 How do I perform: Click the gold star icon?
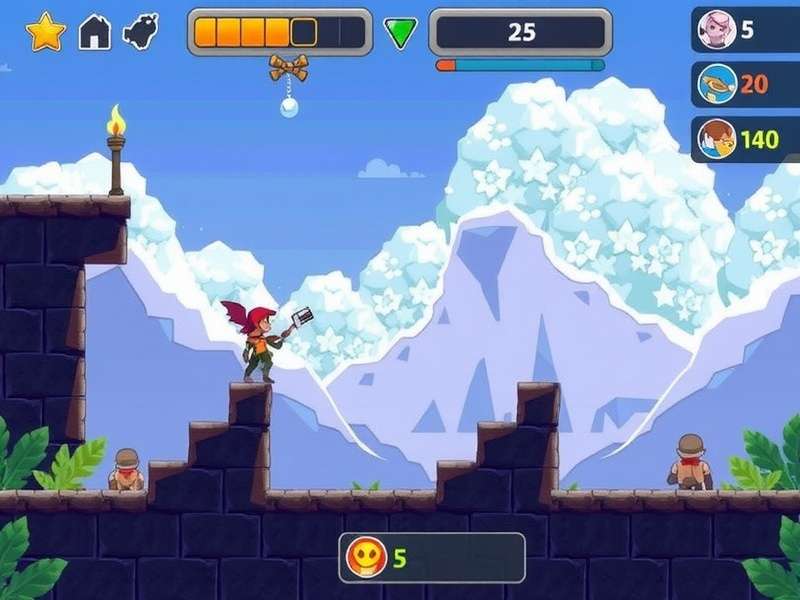click(45, 32)
